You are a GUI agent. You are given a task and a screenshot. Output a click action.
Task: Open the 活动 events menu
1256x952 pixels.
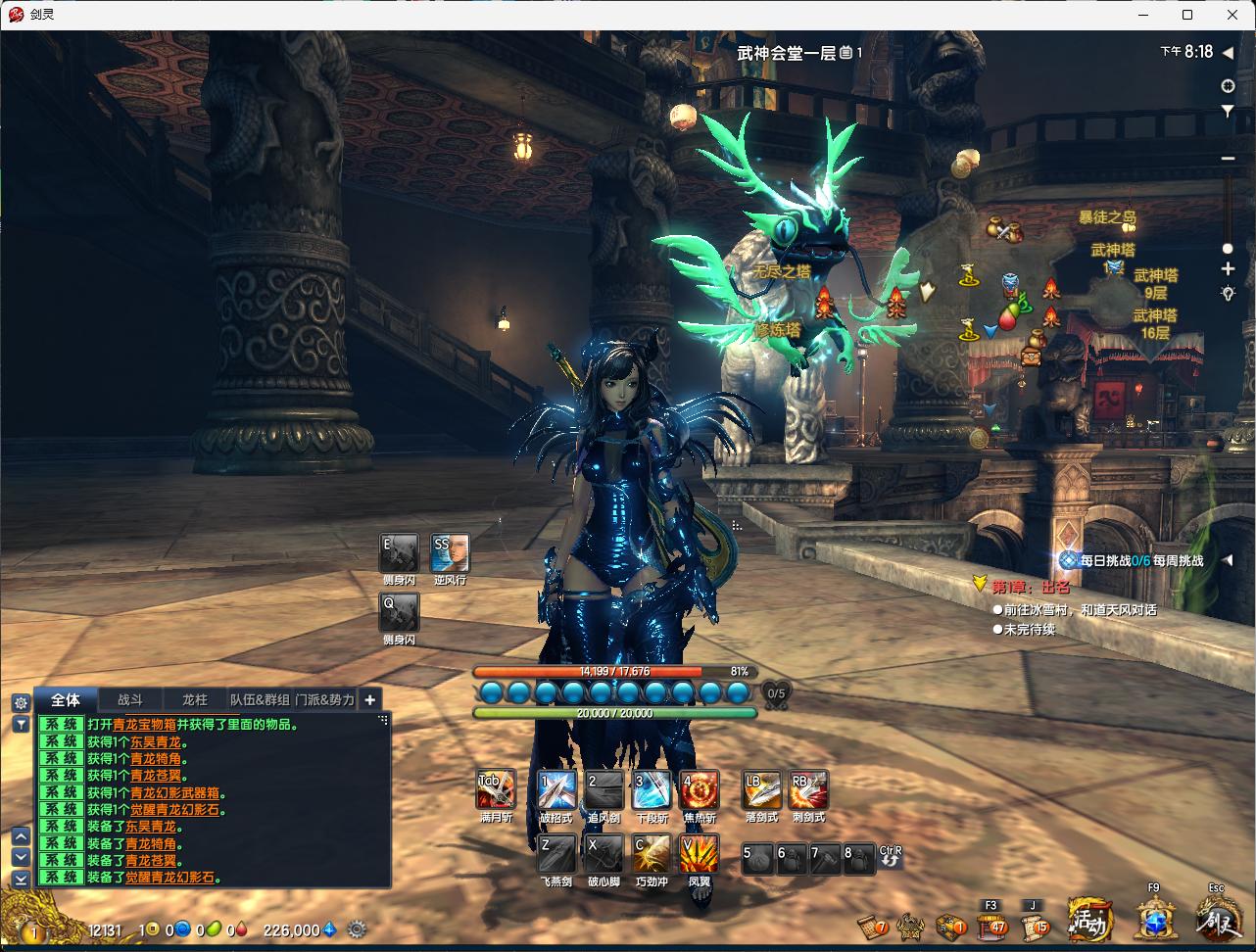click(1089, 920)
